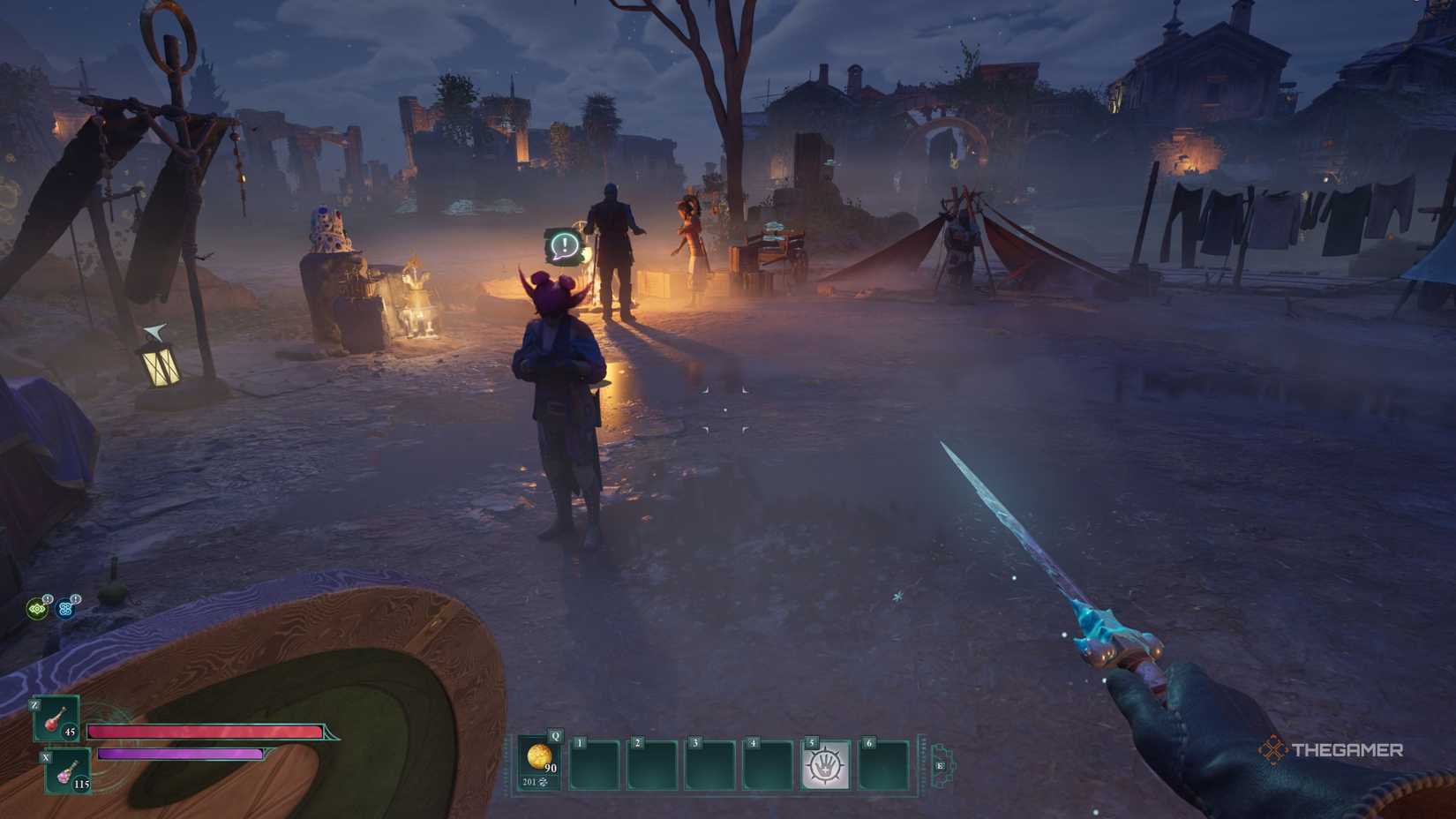
Task: Expand the hotbar via the small panel edge strip
Action: (x=920, y=764)
